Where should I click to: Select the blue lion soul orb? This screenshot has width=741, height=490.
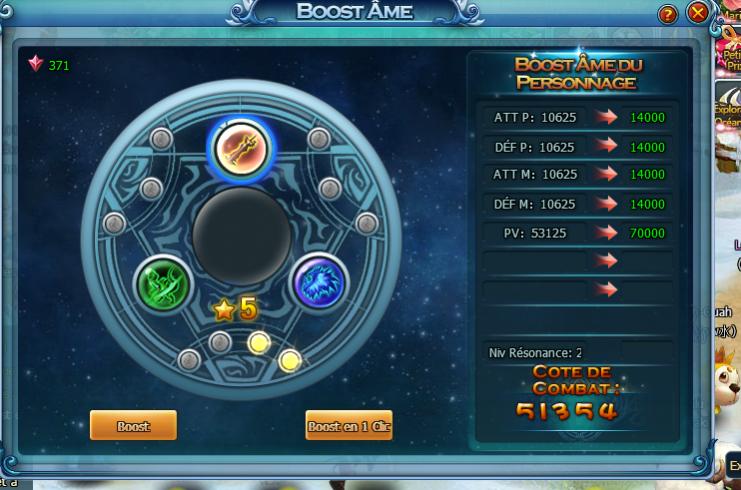(x=318, y=283)
